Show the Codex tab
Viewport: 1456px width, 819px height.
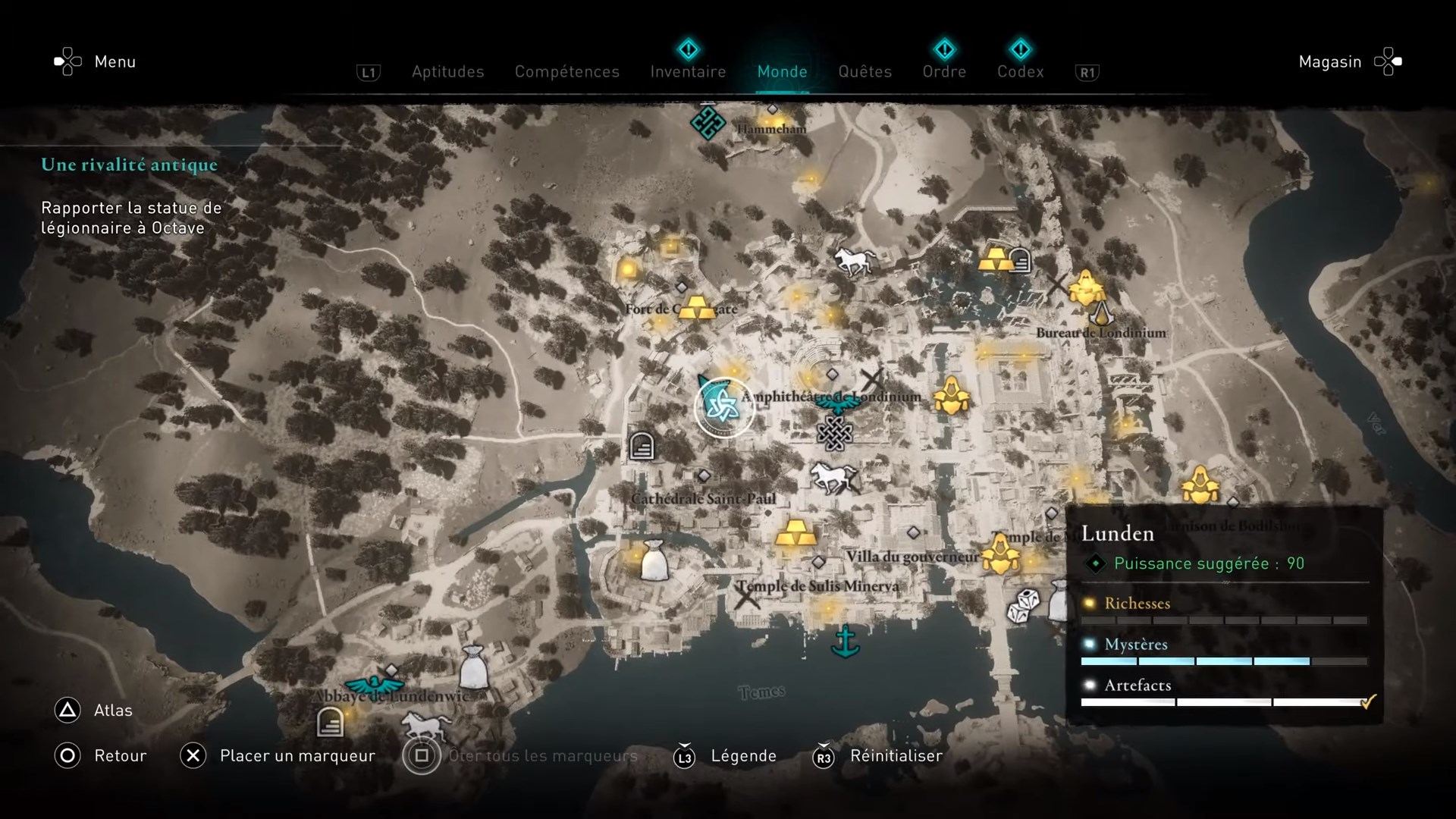(x=1020, y=72)
